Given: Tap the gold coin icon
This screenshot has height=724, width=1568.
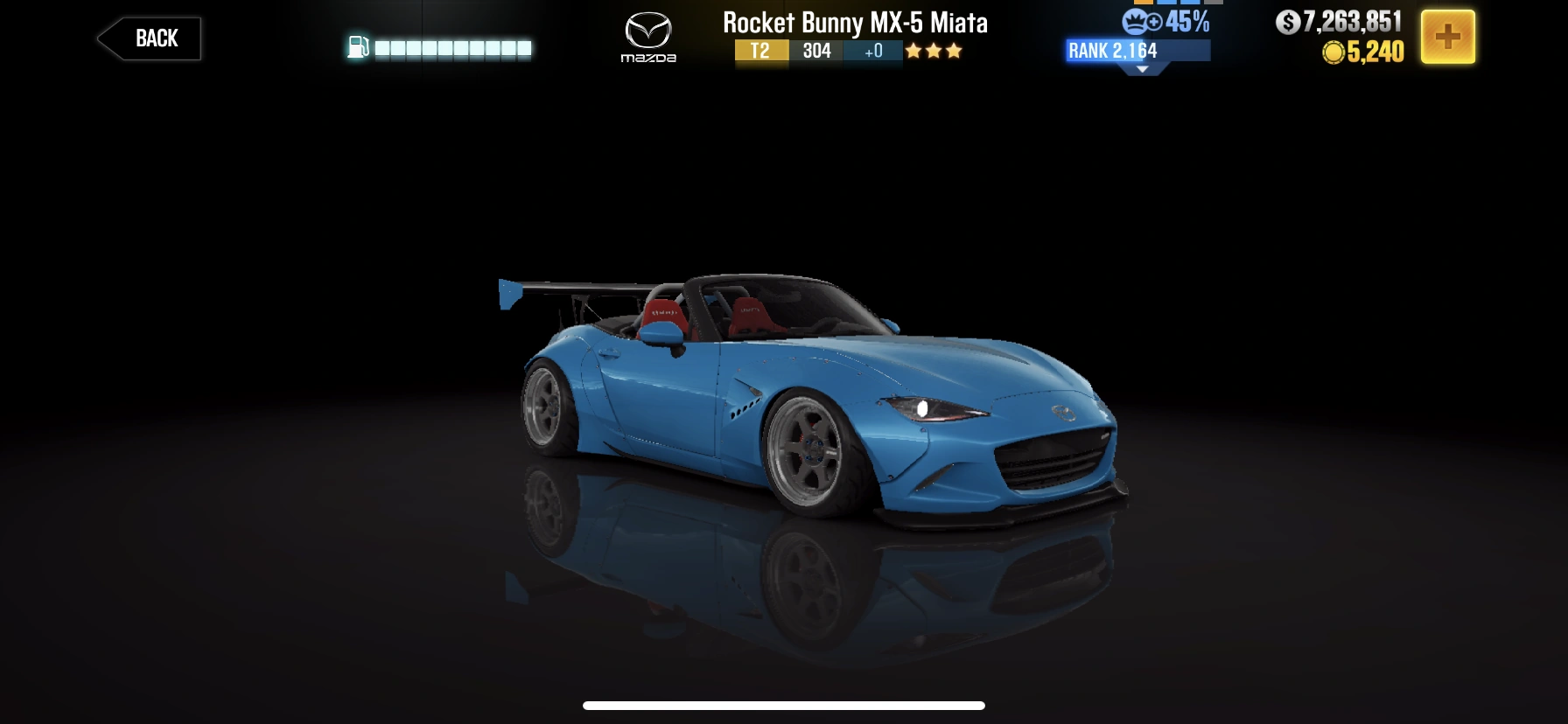Looking at the screenshot, I should click(1333, 53).
